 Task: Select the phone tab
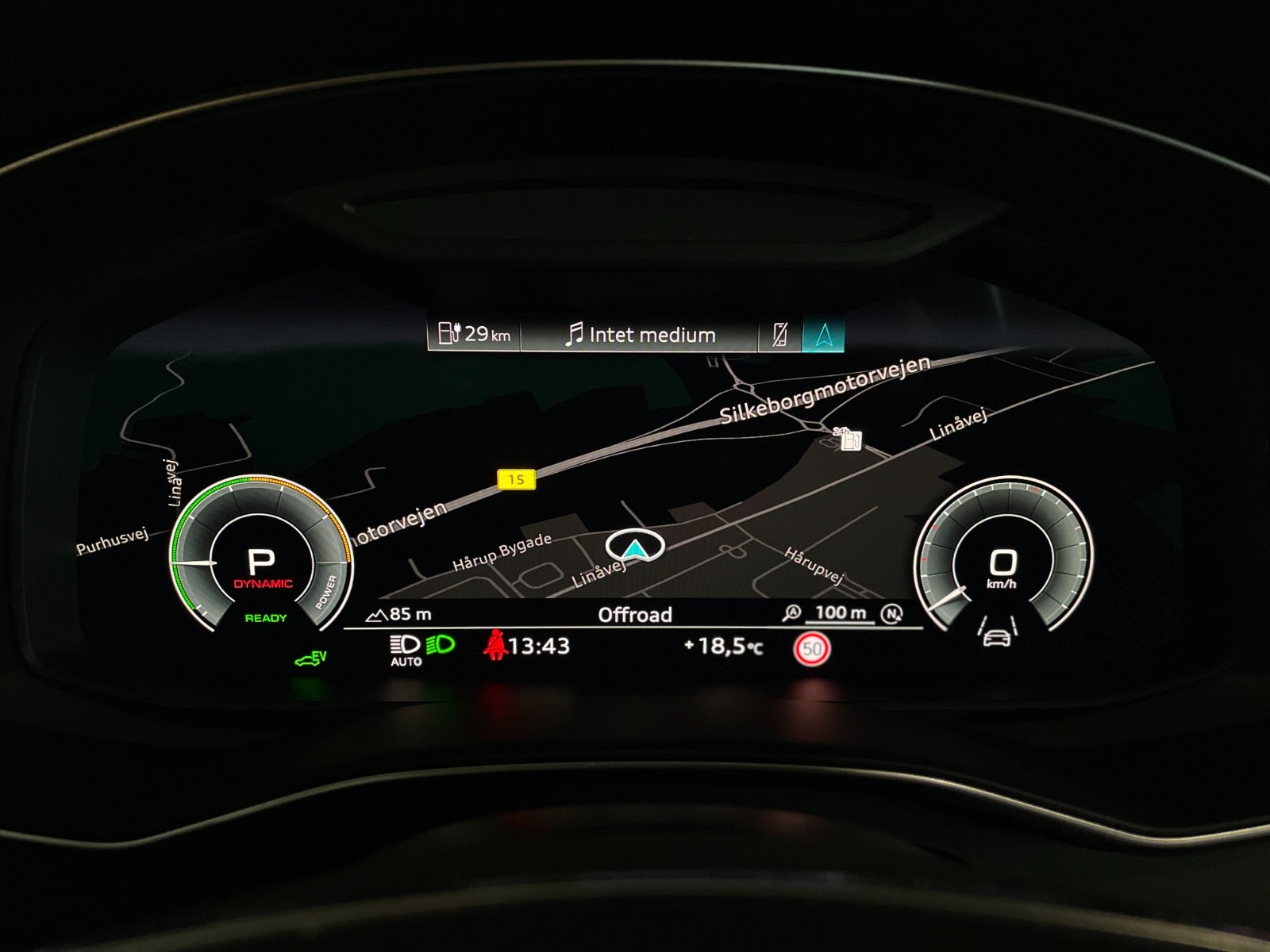click(x=779, y=335)
